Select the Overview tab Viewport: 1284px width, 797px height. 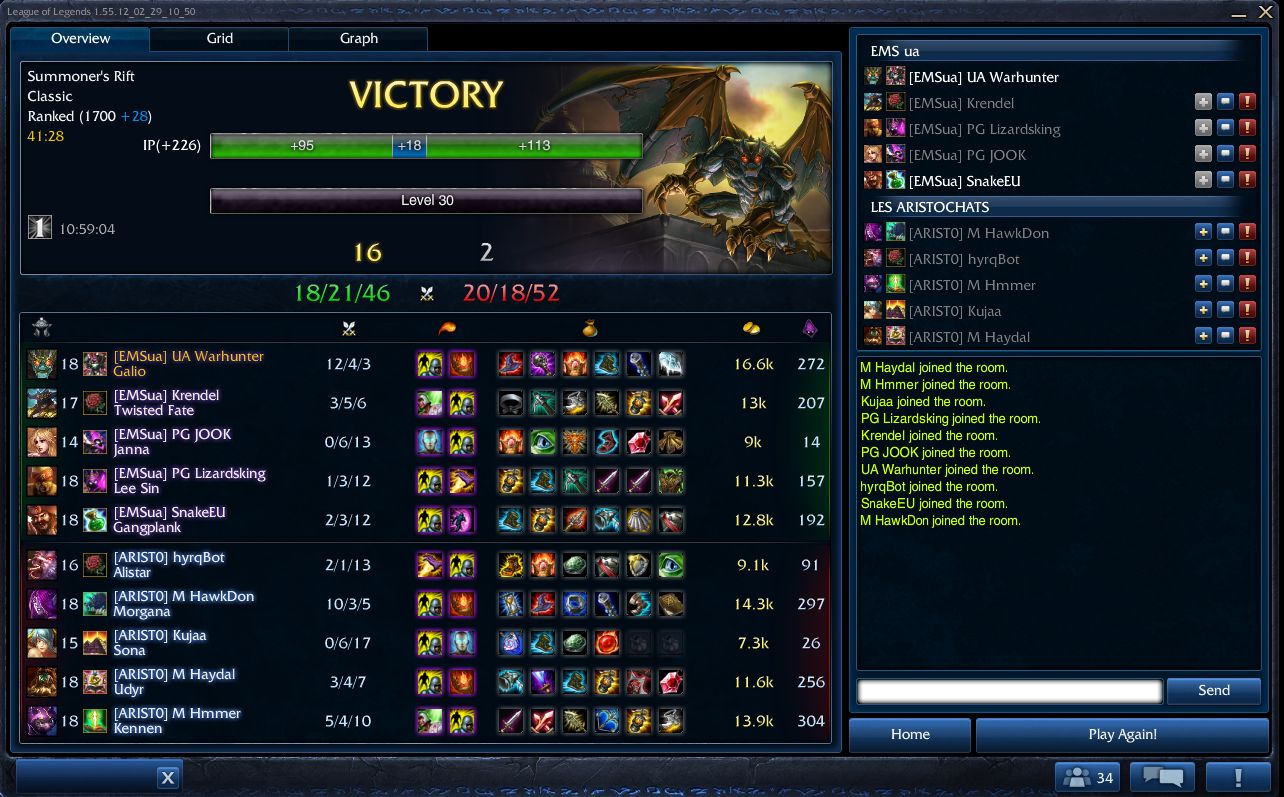pos(80,38)
